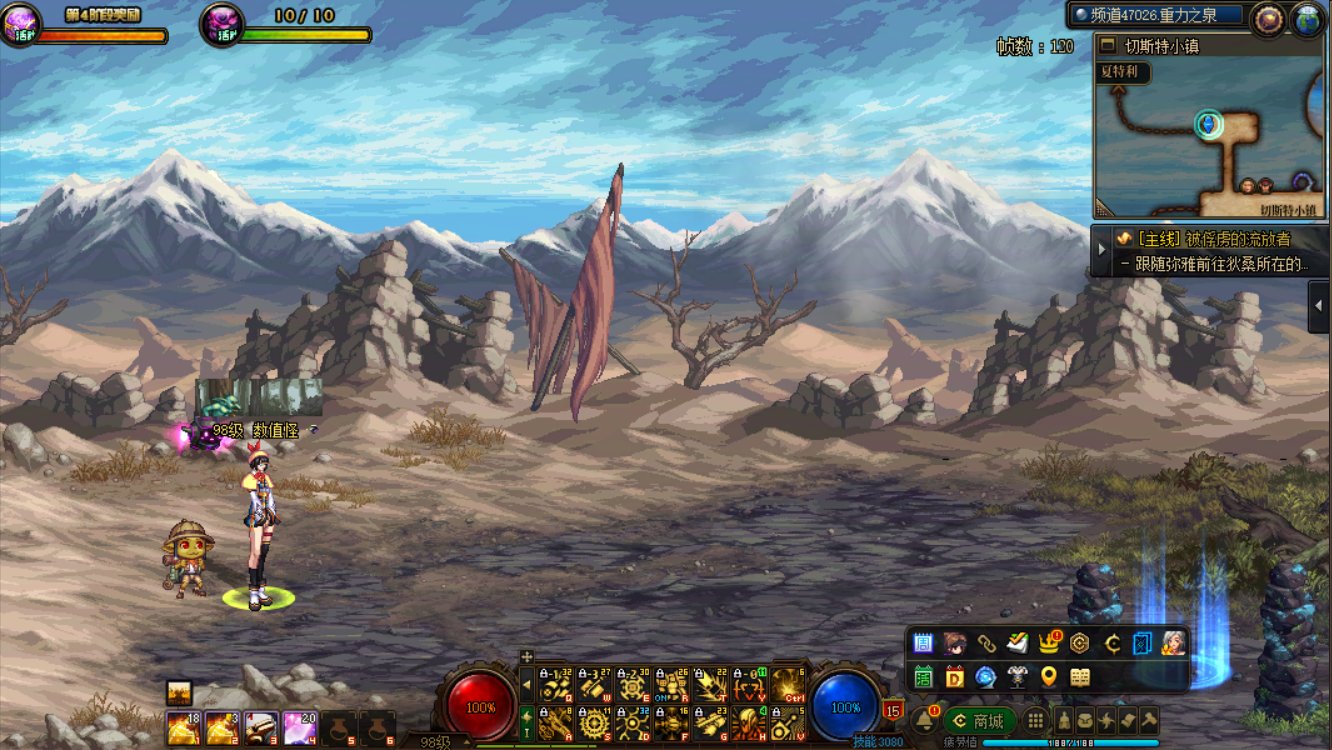
Task: Open the 商城 shop button
Action: click(980, 721)
